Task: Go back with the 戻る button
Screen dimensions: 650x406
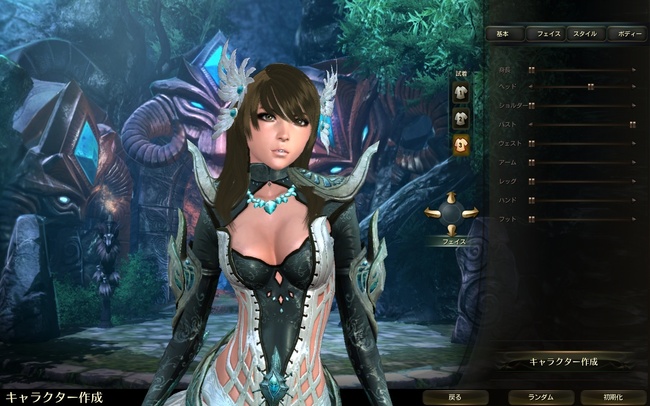Action: 455,397
